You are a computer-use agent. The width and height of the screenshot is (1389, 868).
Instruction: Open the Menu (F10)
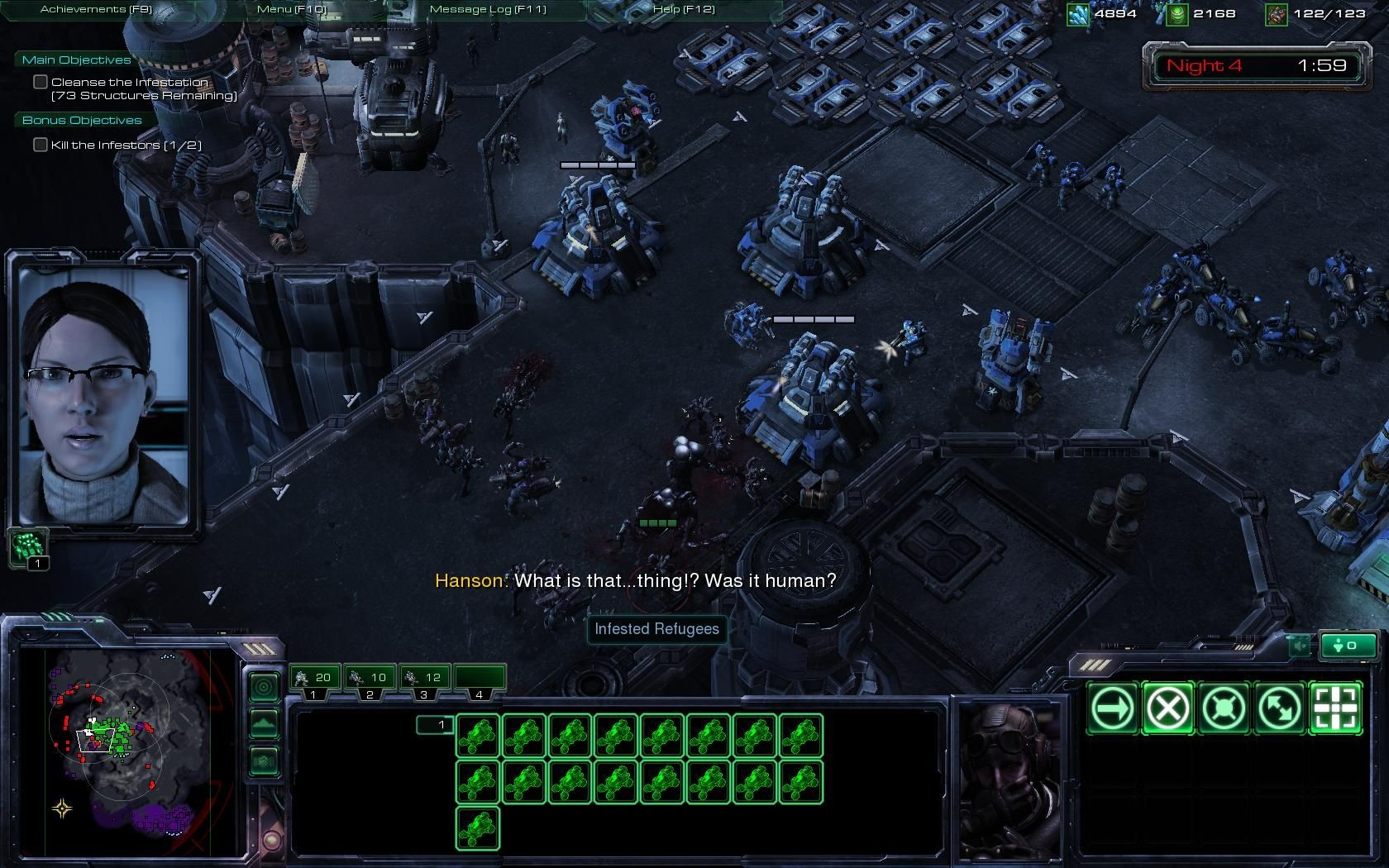click(x=291, y=9)
